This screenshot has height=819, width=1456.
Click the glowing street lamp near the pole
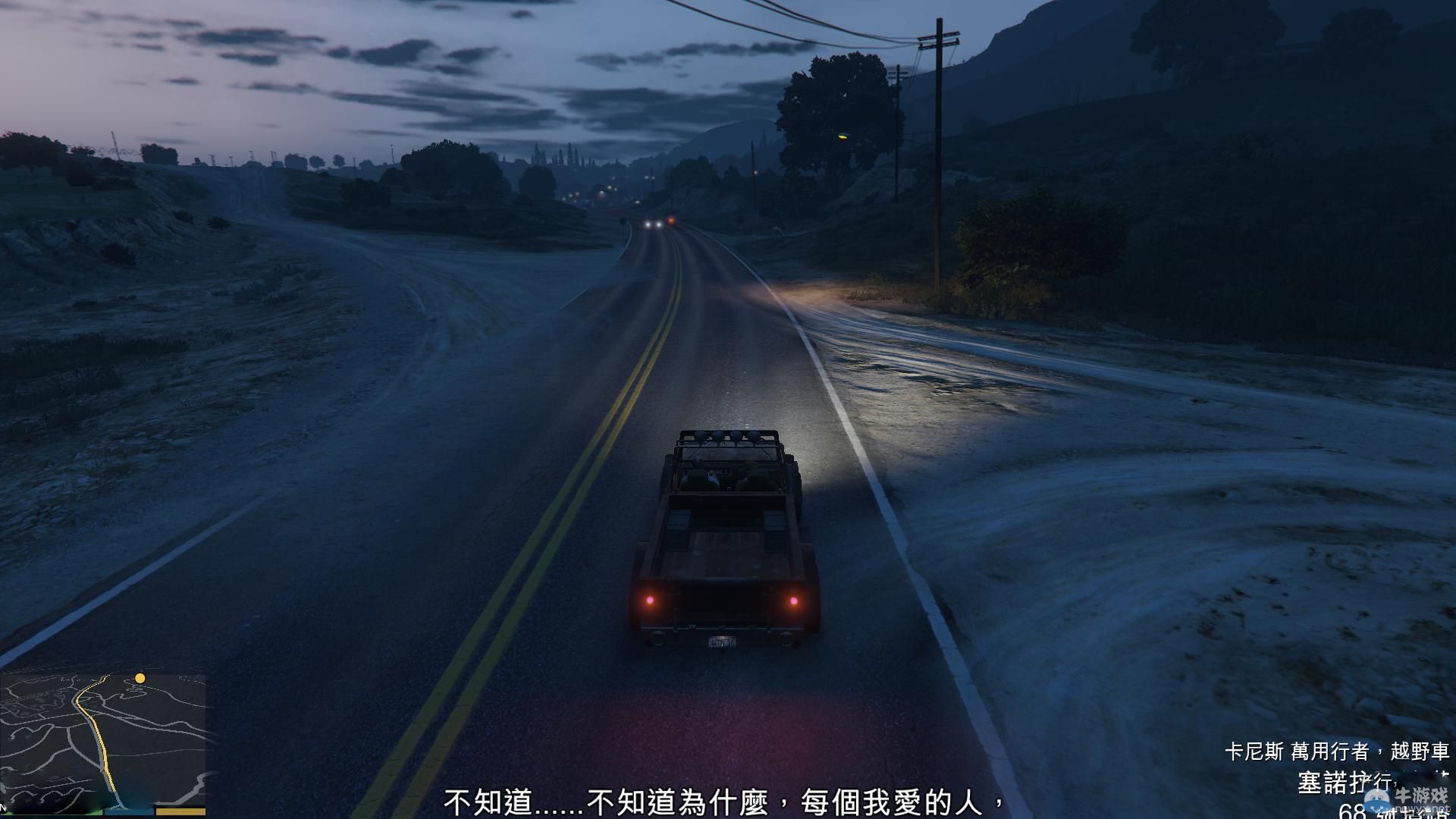[842, 138]
